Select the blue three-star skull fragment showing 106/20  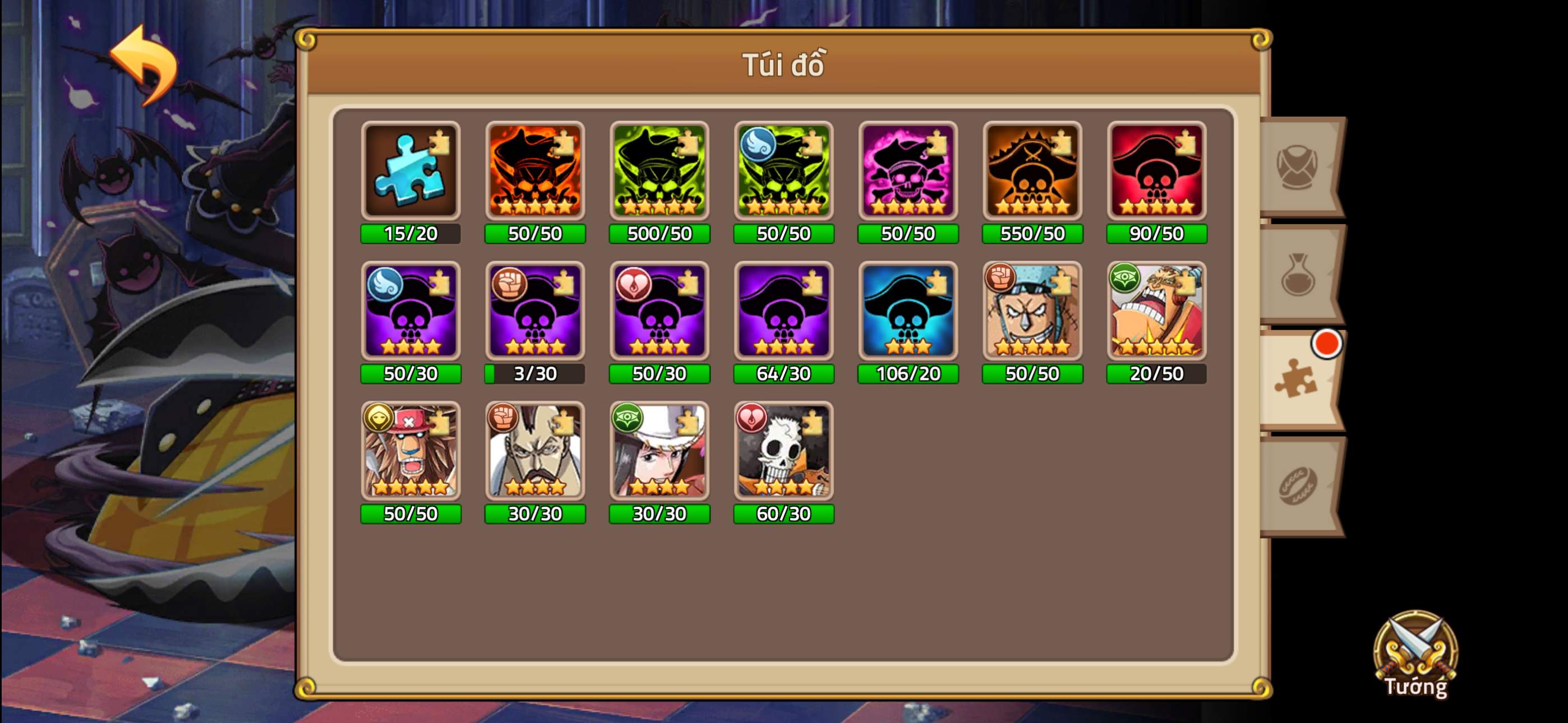(907, 312)
